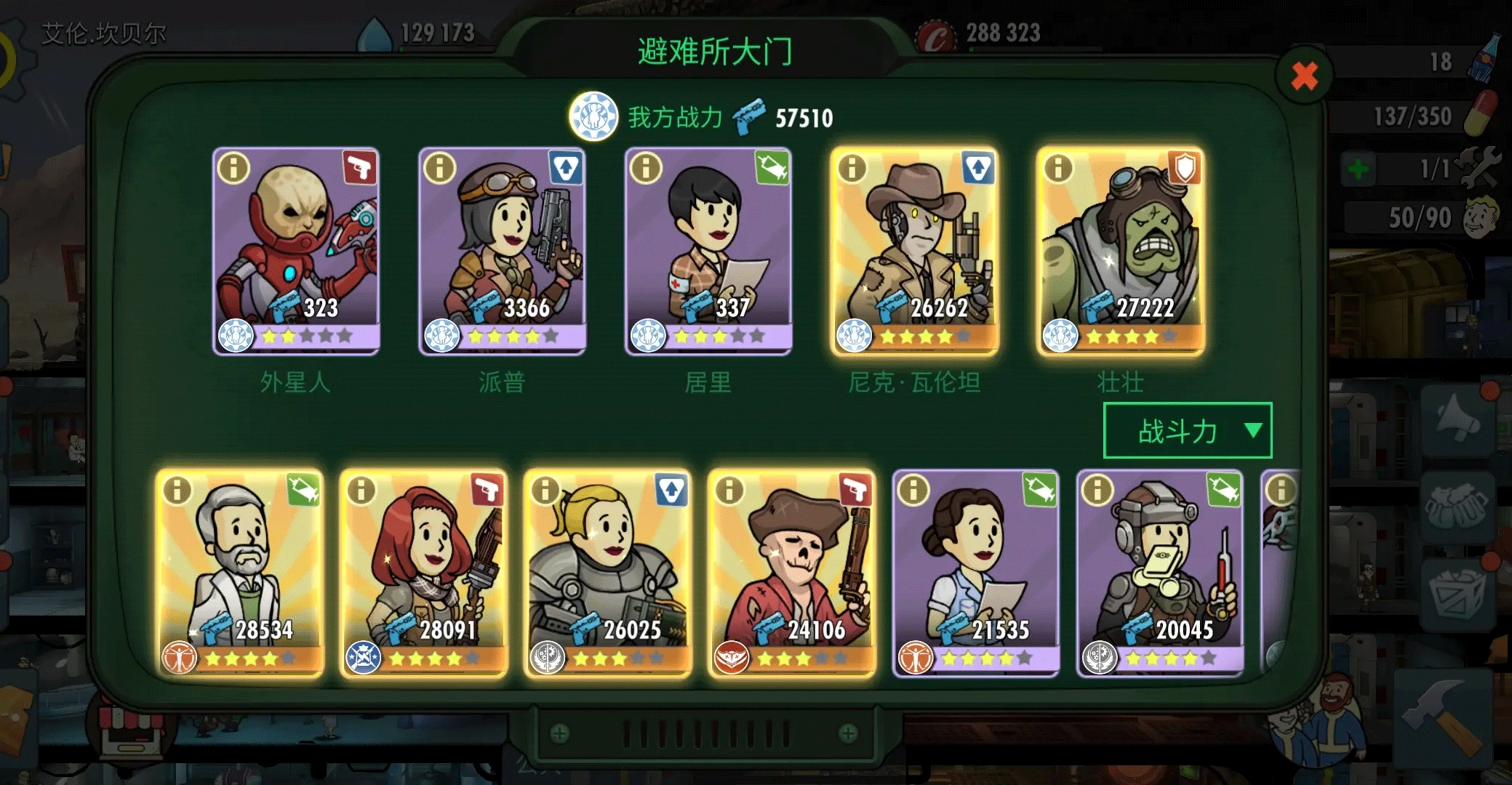Choose the ghoul card with power 24106
The image size is (1512, 785).
(792, 574)
